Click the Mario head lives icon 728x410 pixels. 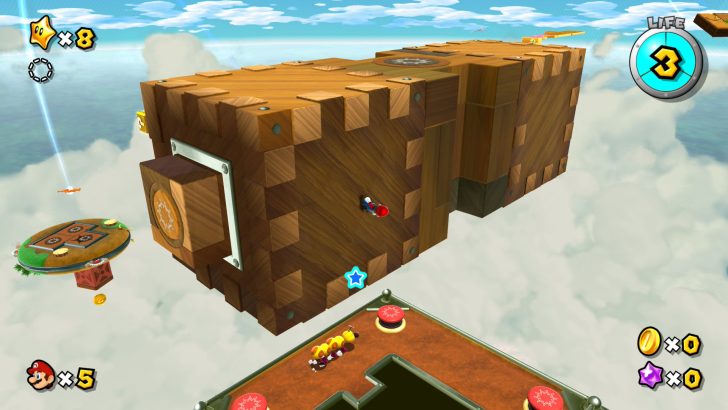coord(41,375)
